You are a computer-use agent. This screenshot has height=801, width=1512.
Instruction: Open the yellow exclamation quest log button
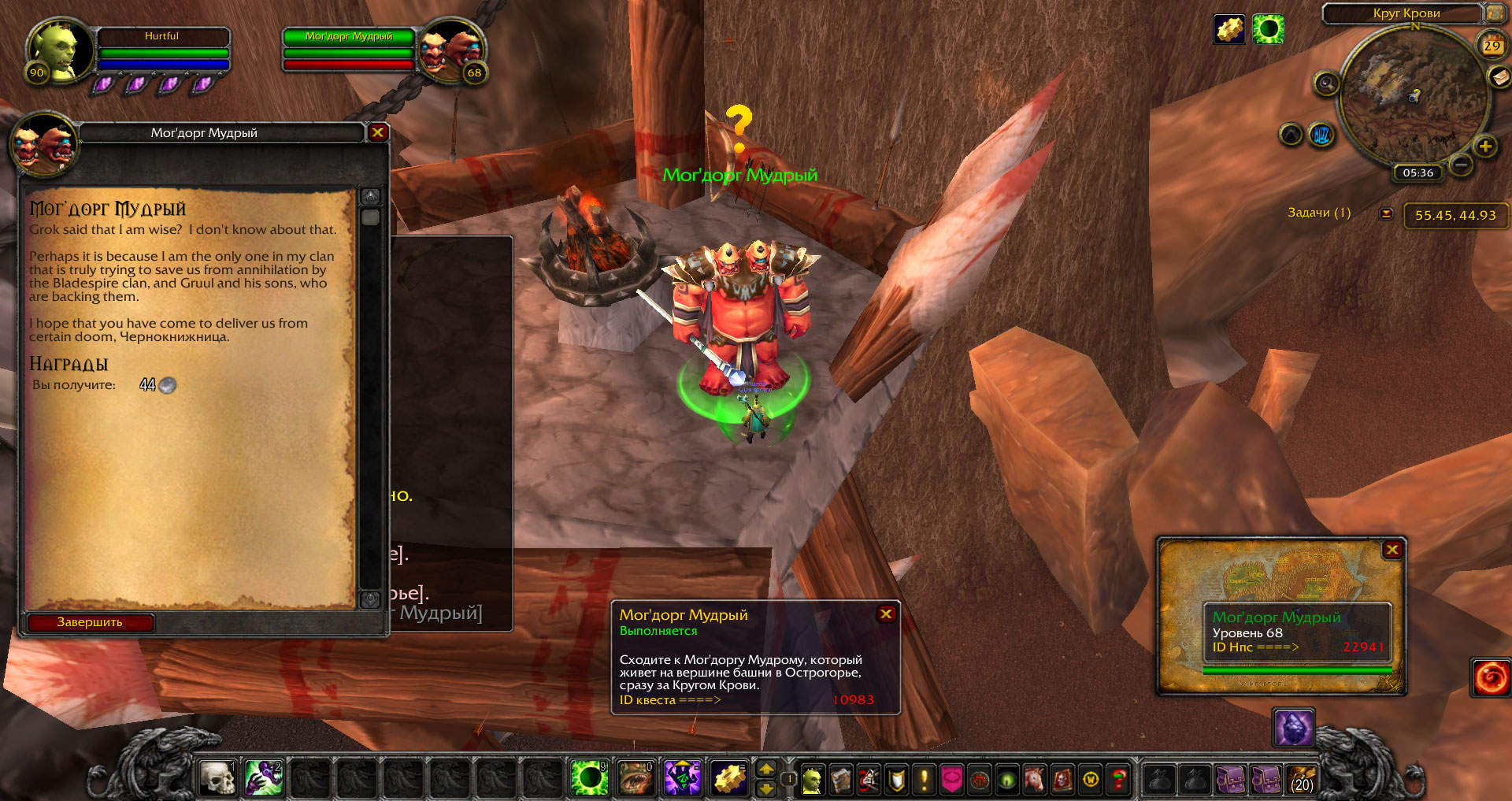[924, 780]
